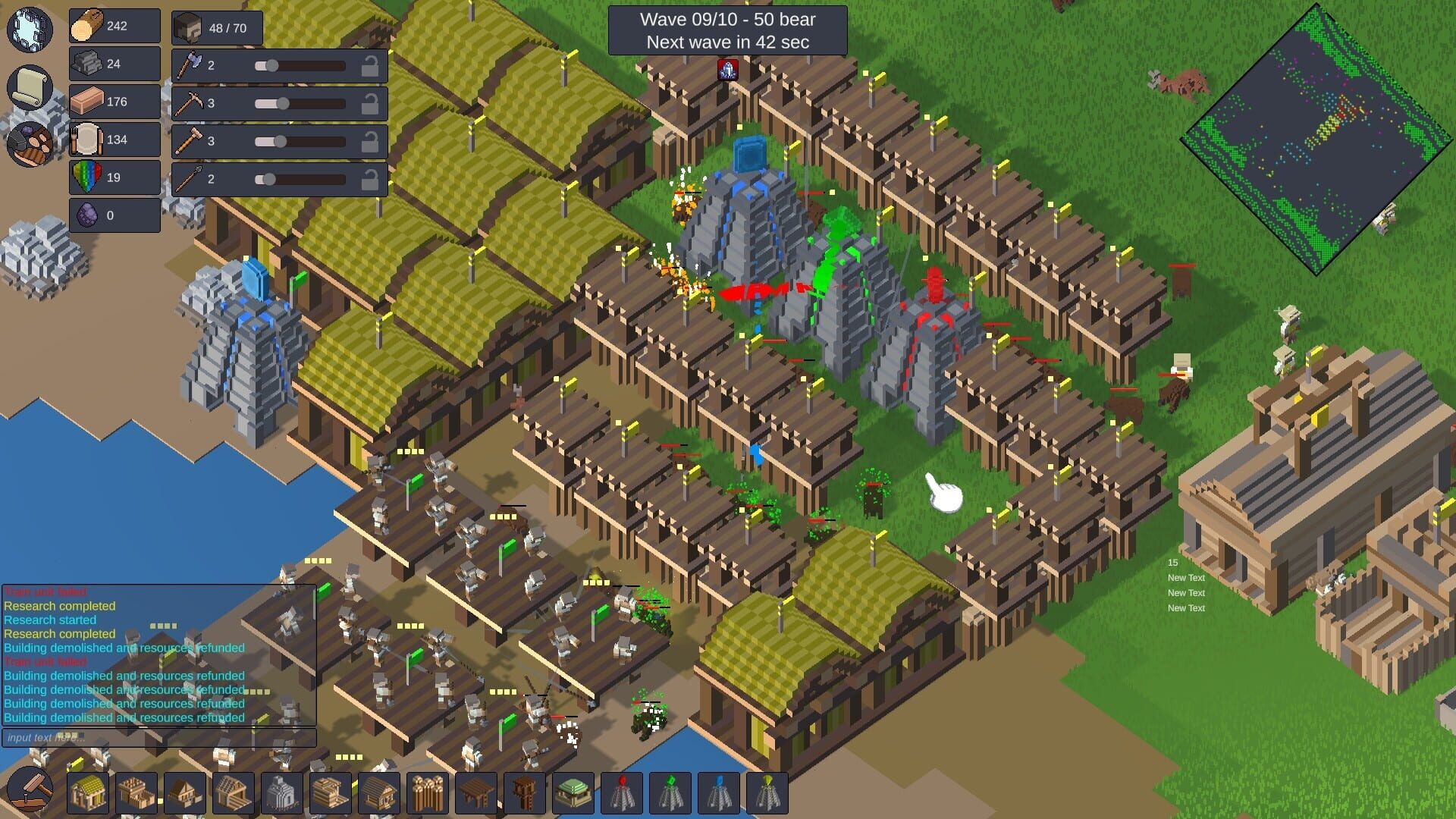1456x819 pixels.
Task: Select the blue crystal tower building
Action: (717, 794)
